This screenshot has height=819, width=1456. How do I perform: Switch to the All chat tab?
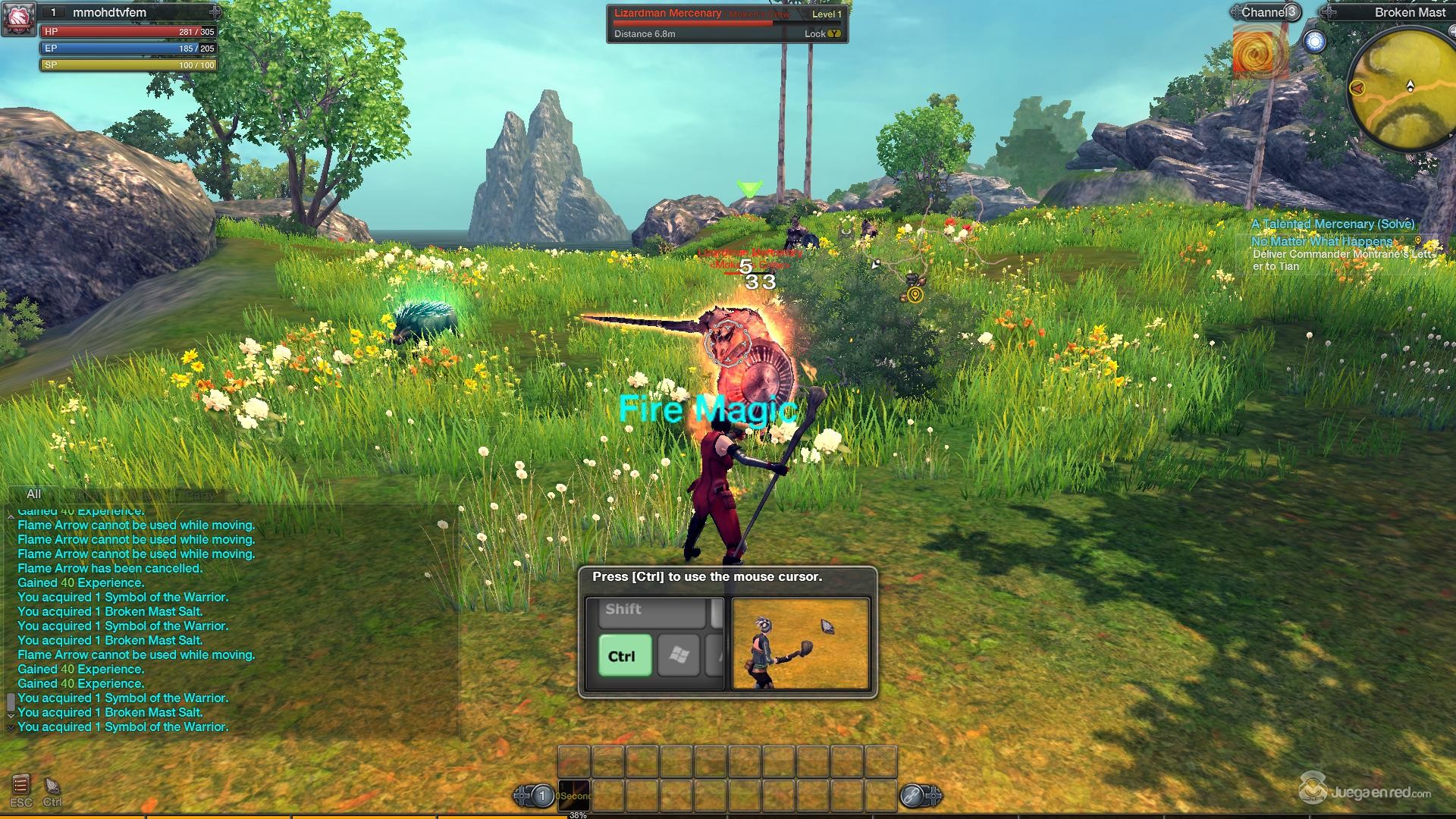tap(33, 494)
